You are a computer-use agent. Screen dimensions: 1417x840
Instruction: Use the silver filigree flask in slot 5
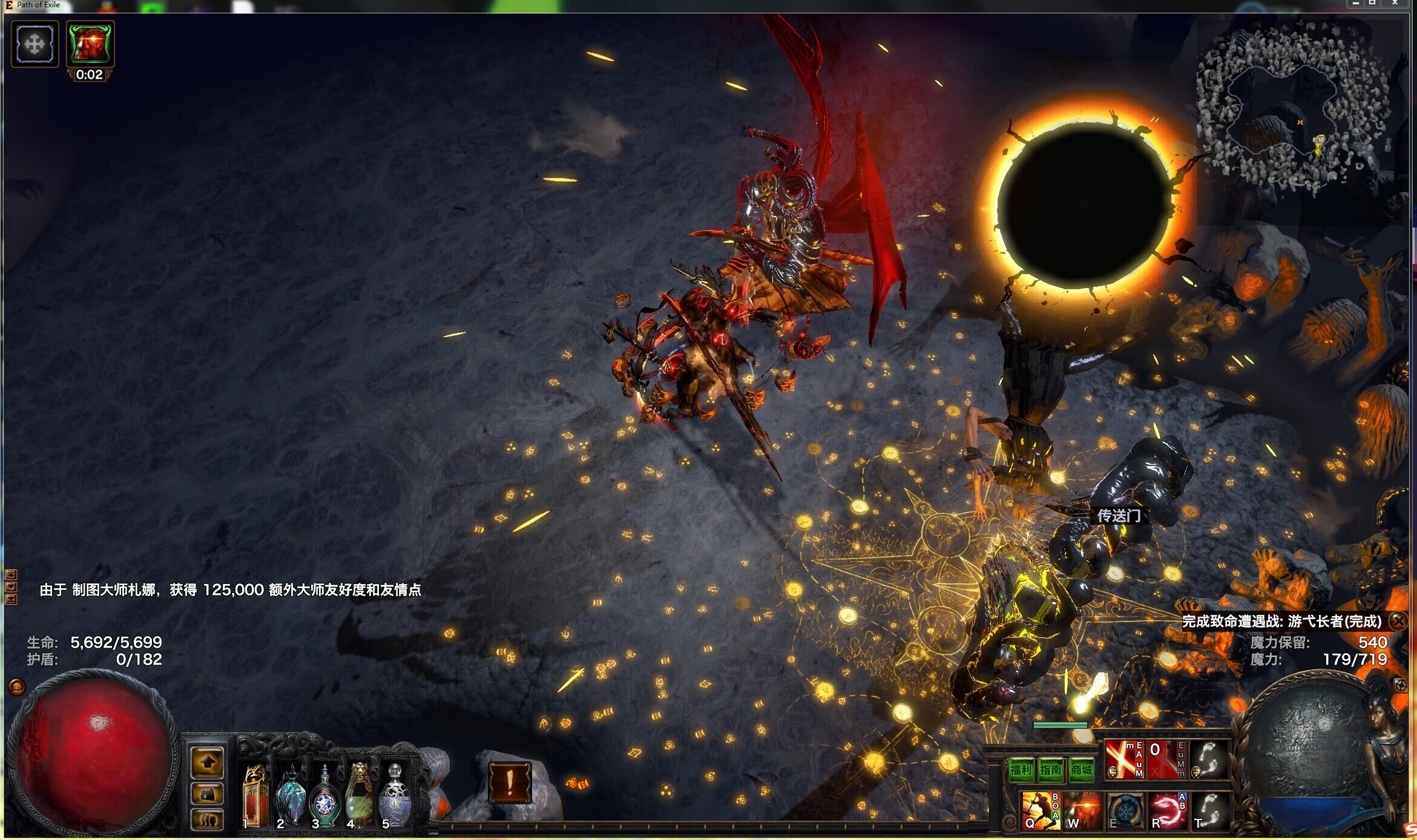395,796
